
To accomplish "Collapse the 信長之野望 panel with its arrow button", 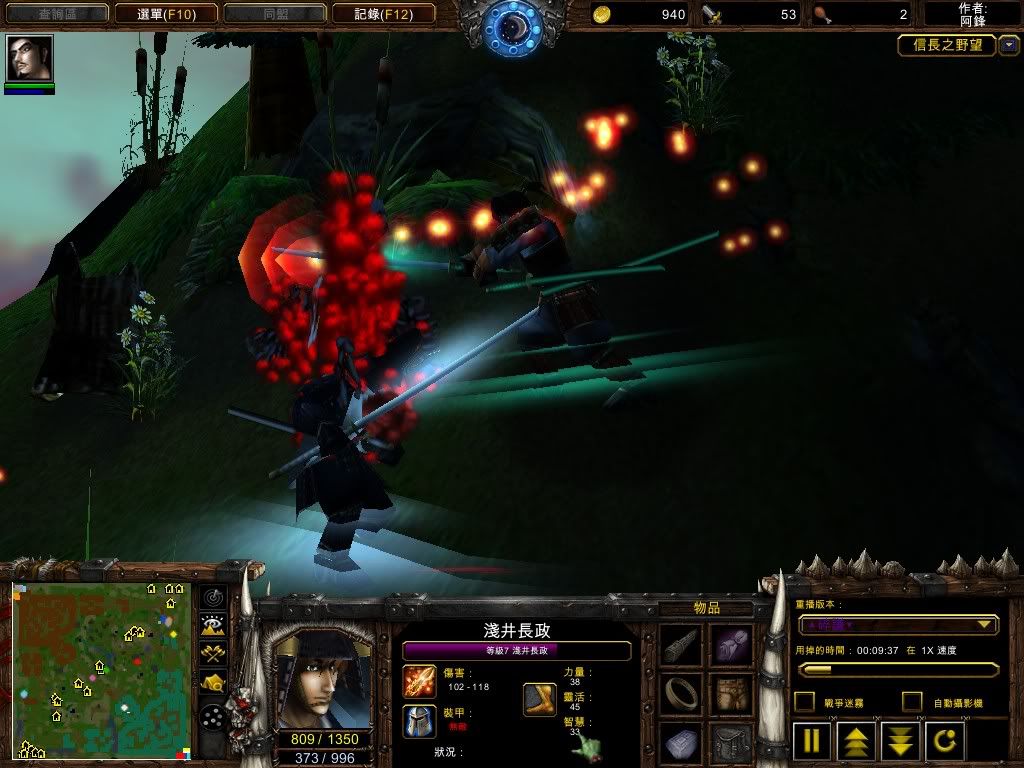I will [x=1009, y=45].
